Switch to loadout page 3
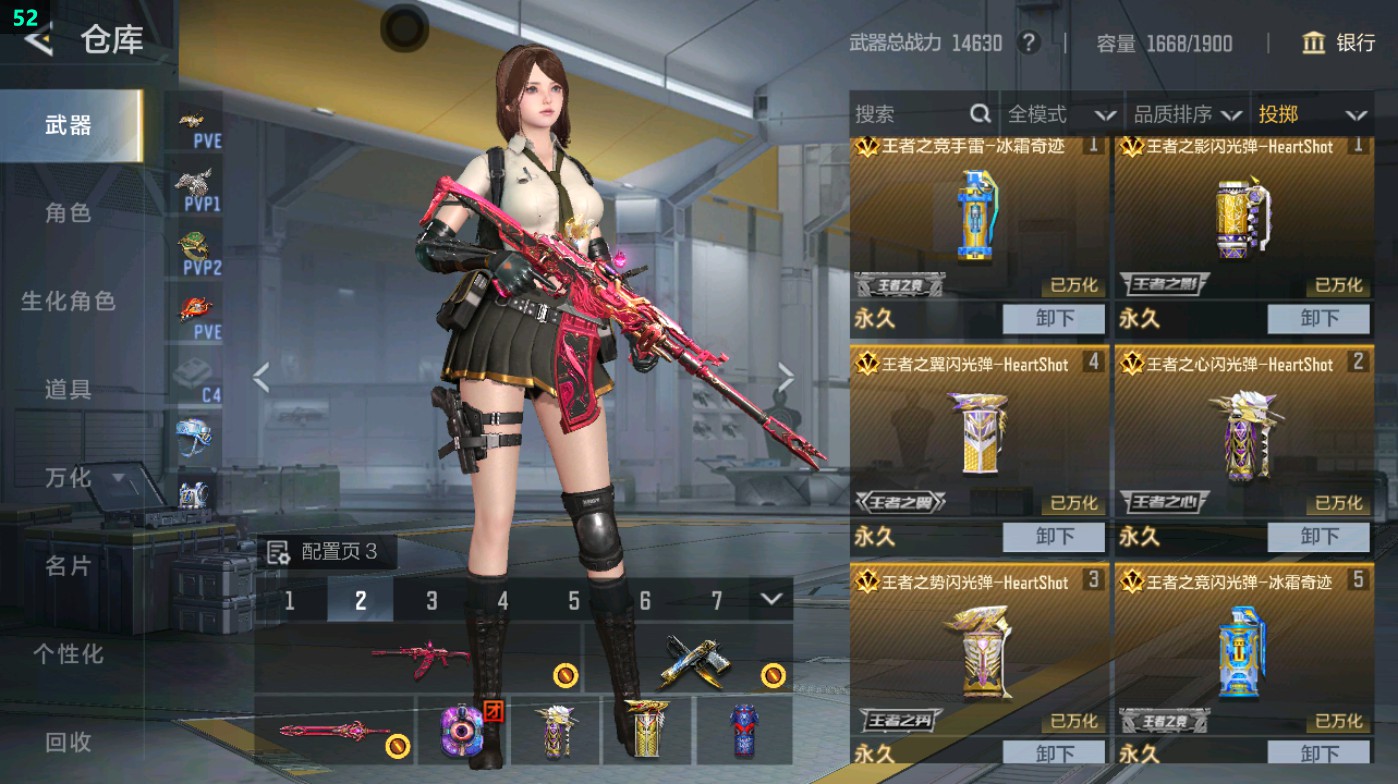Screen dimensions: 1398x784 (432, 601)
